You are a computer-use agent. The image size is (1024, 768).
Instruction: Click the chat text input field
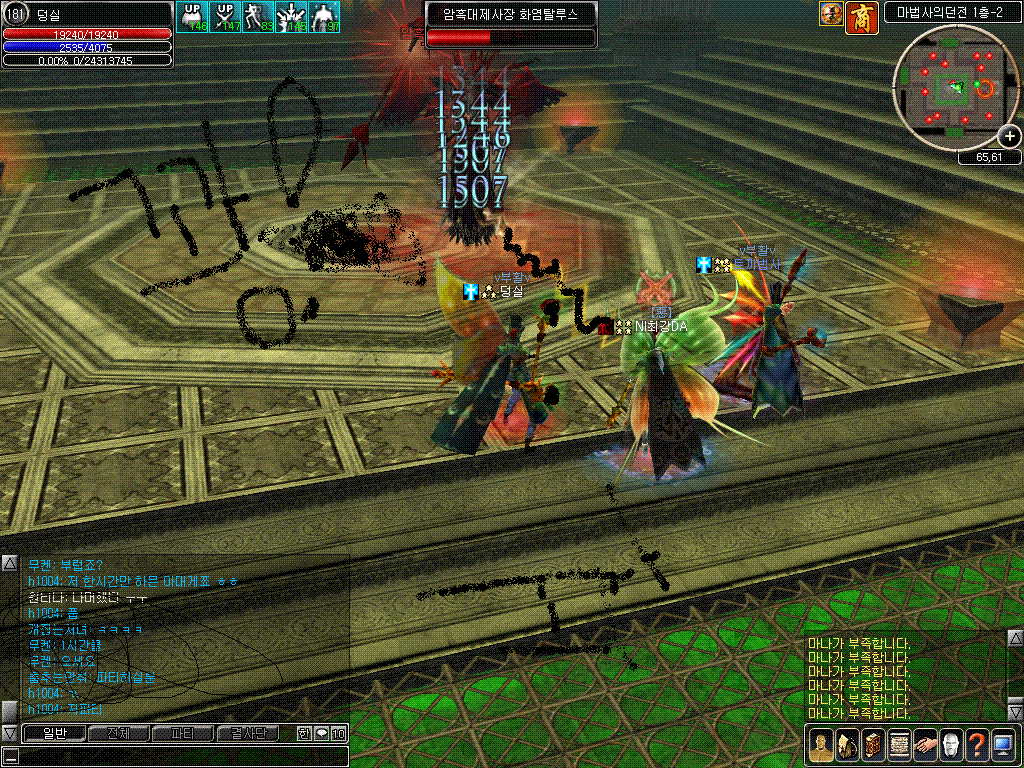pyautogui.click(x=180, y=755)
